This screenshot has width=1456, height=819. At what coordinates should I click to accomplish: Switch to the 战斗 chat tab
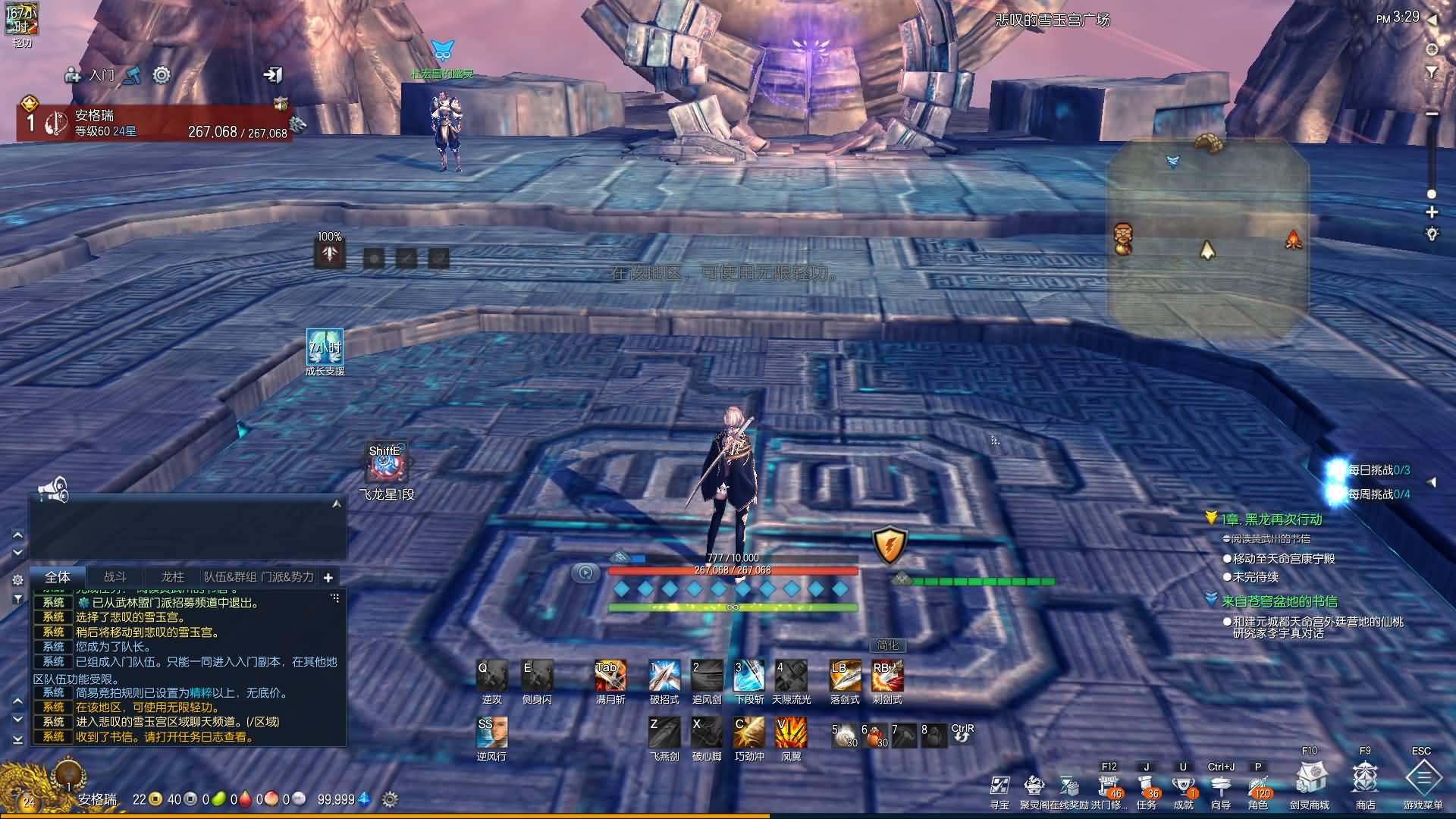pyautogui.click(x=115, y=577)
